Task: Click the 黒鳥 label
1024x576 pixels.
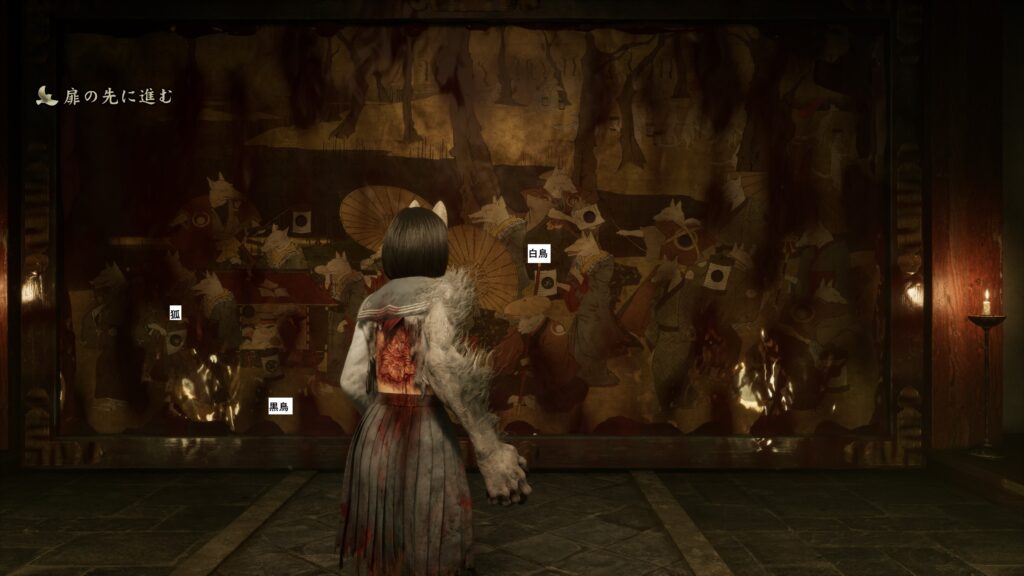Action: click(x=279, y=407)
